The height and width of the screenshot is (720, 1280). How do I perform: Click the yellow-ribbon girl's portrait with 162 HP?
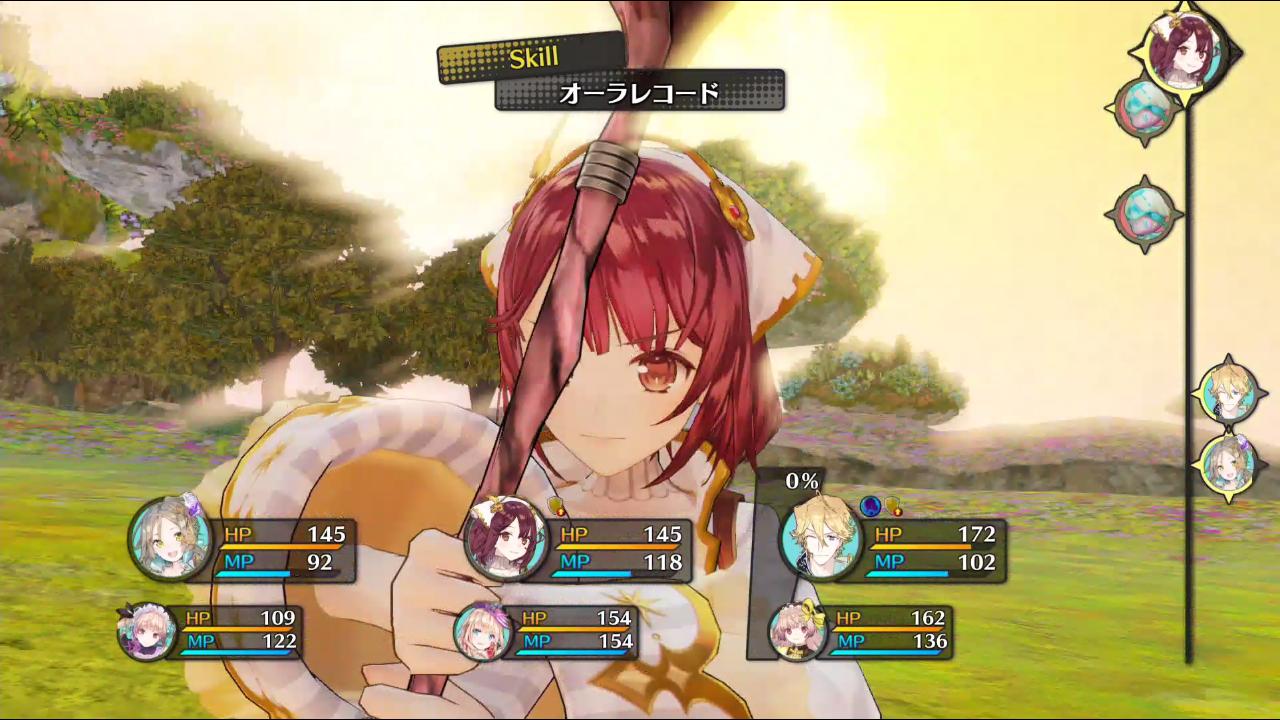tap(796, 630)
